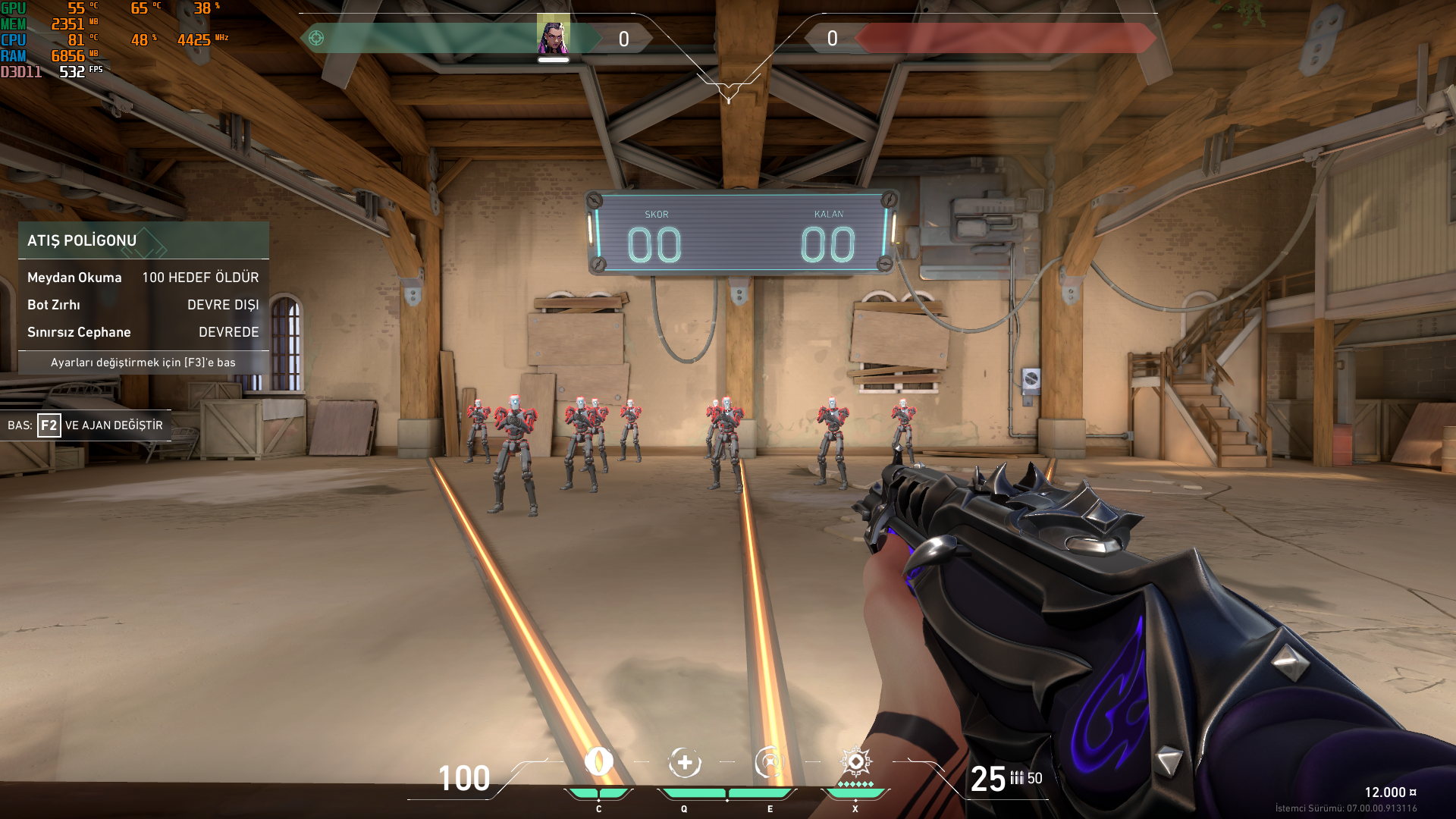
Task: Select the Meydan Okuma setting row
Action: tap(143, 278)
